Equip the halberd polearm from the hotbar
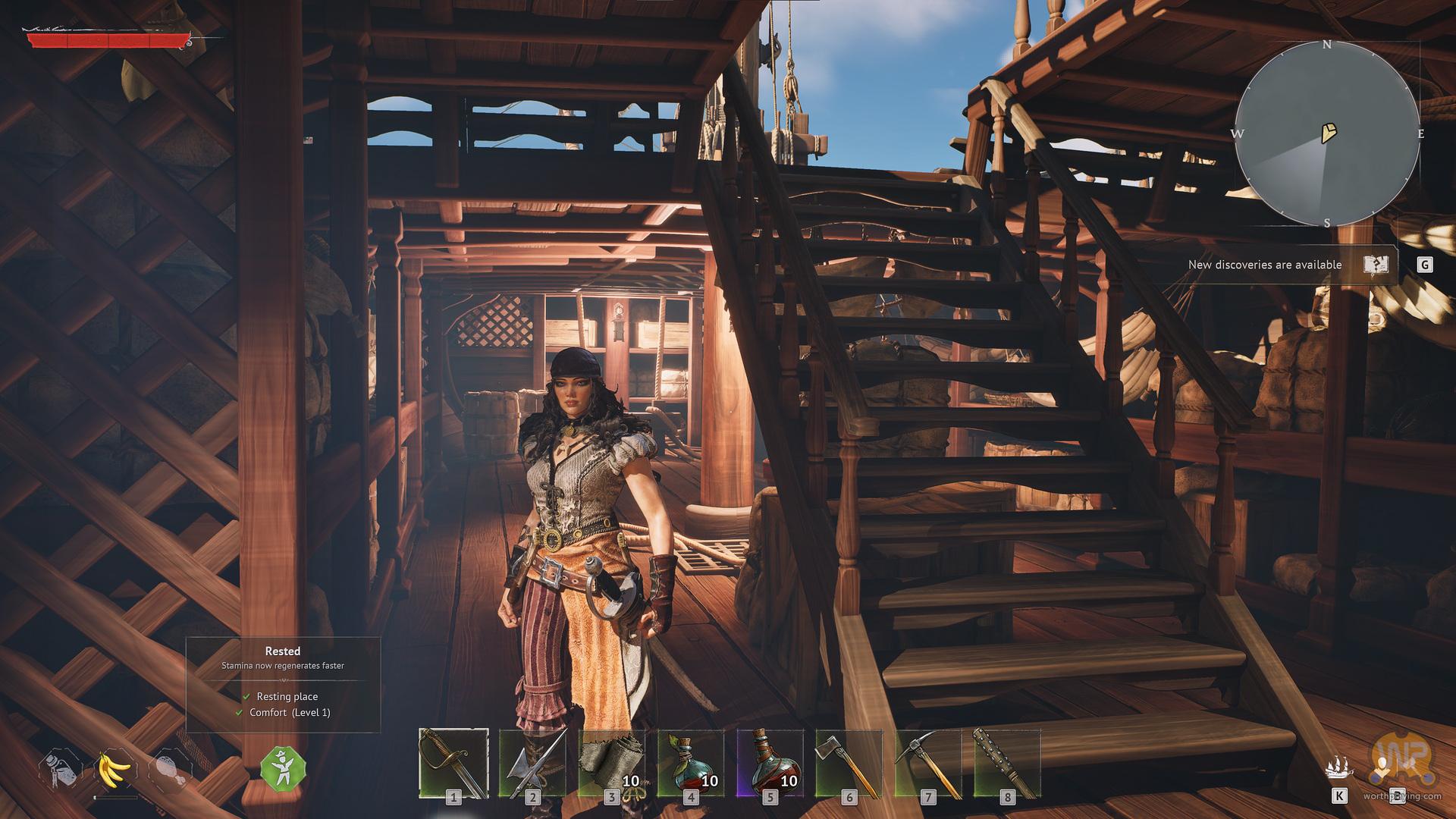Viewport: 1456px width, 819px height. point(532,764)
